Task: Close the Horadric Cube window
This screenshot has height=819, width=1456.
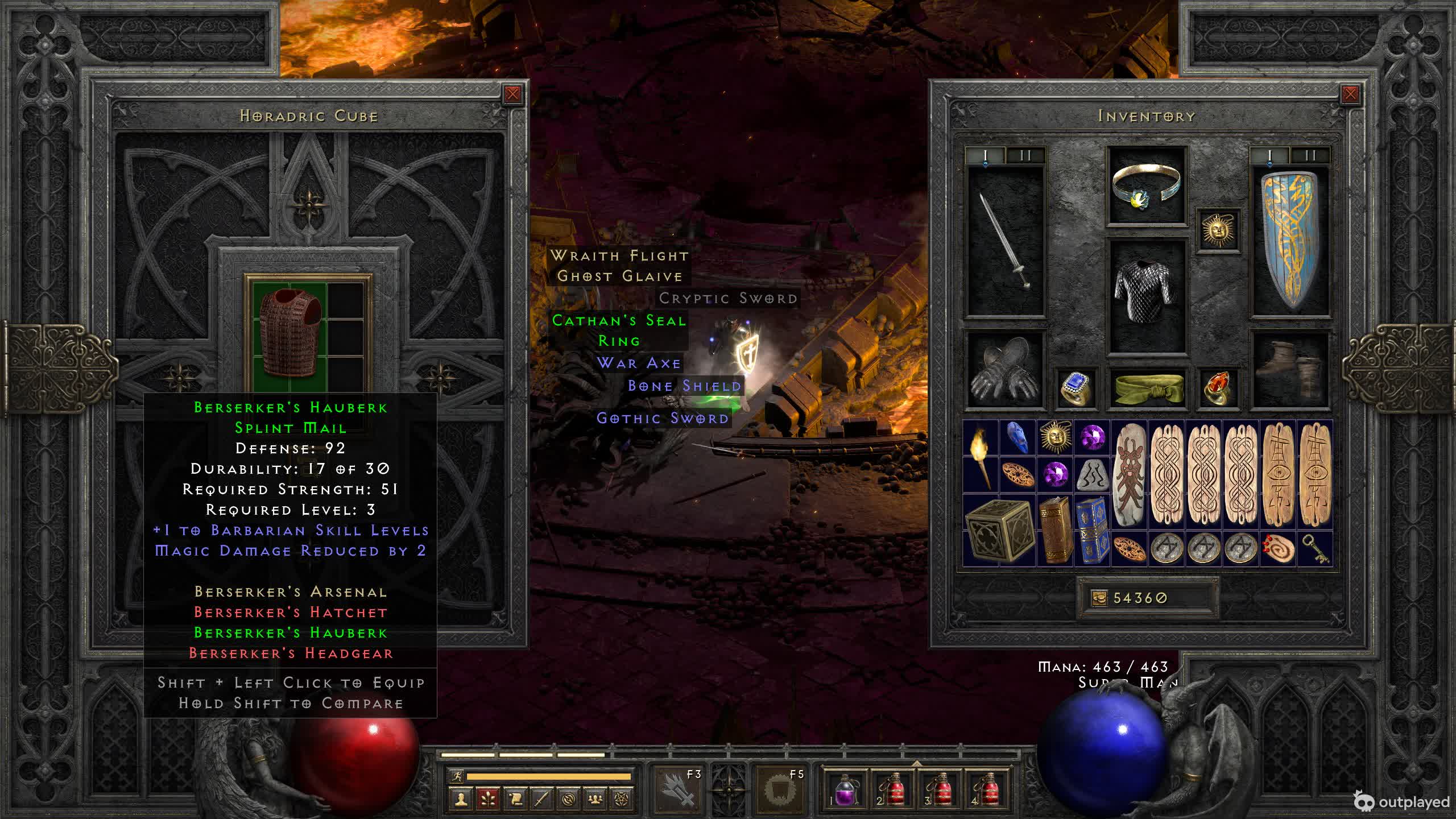Action: pyautogui.click(x=512, y=94)
